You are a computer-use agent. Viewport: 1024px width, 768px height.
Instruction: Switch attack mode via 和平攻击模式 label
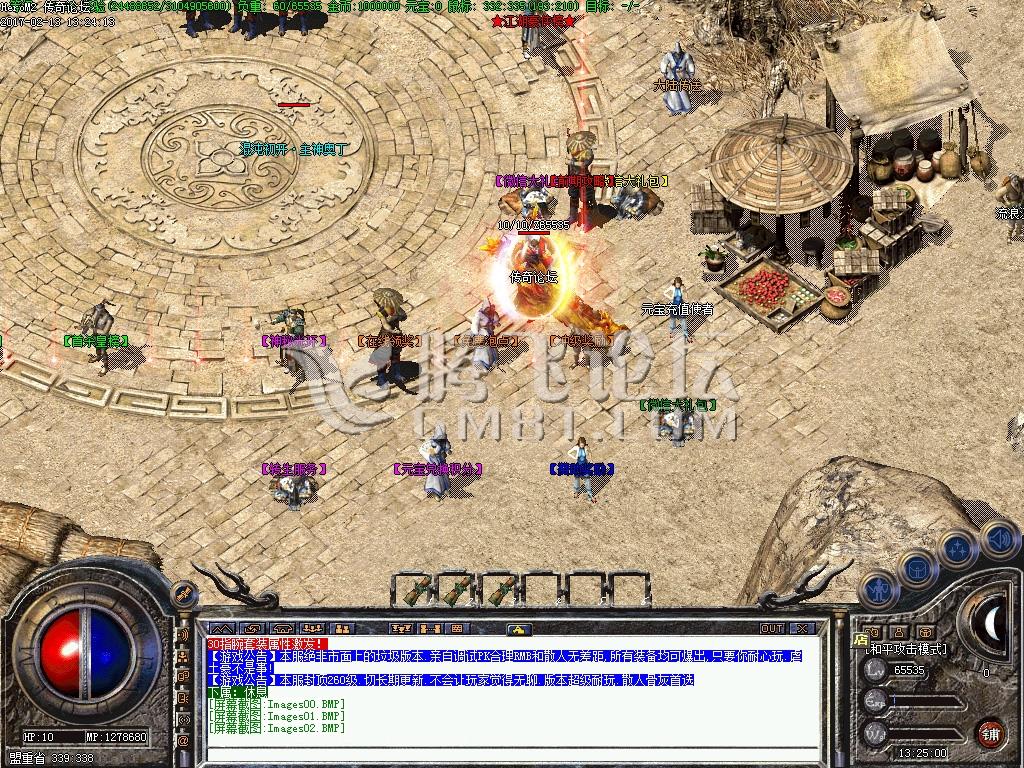[906, 649]
